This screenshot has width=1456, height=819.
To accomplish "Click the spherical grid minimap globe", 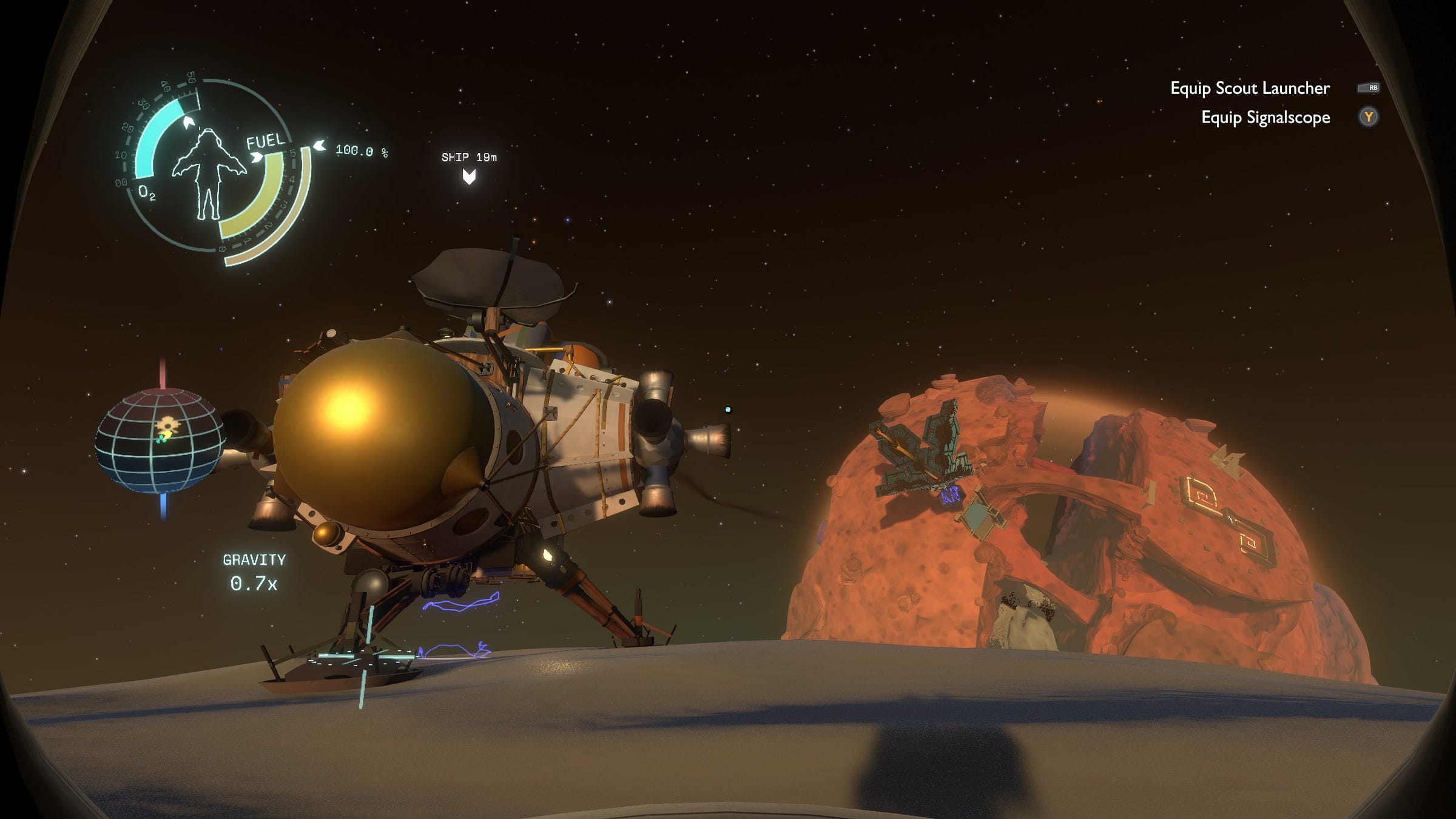I will coord(160,440).
